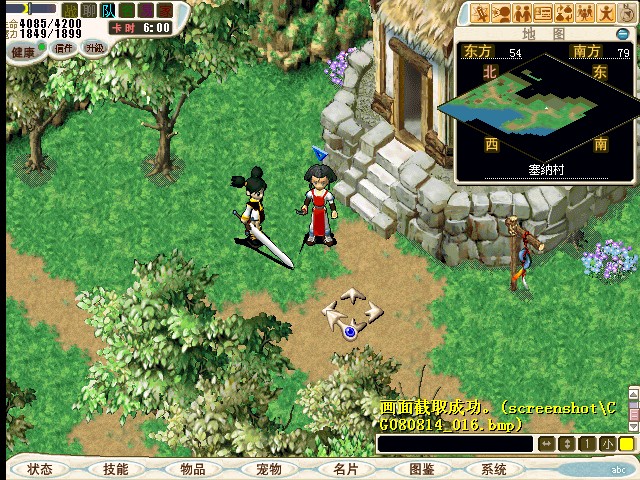This screenshot has height=480, width=640.
Task: Select the two-people team action icon
Action: 523,13
